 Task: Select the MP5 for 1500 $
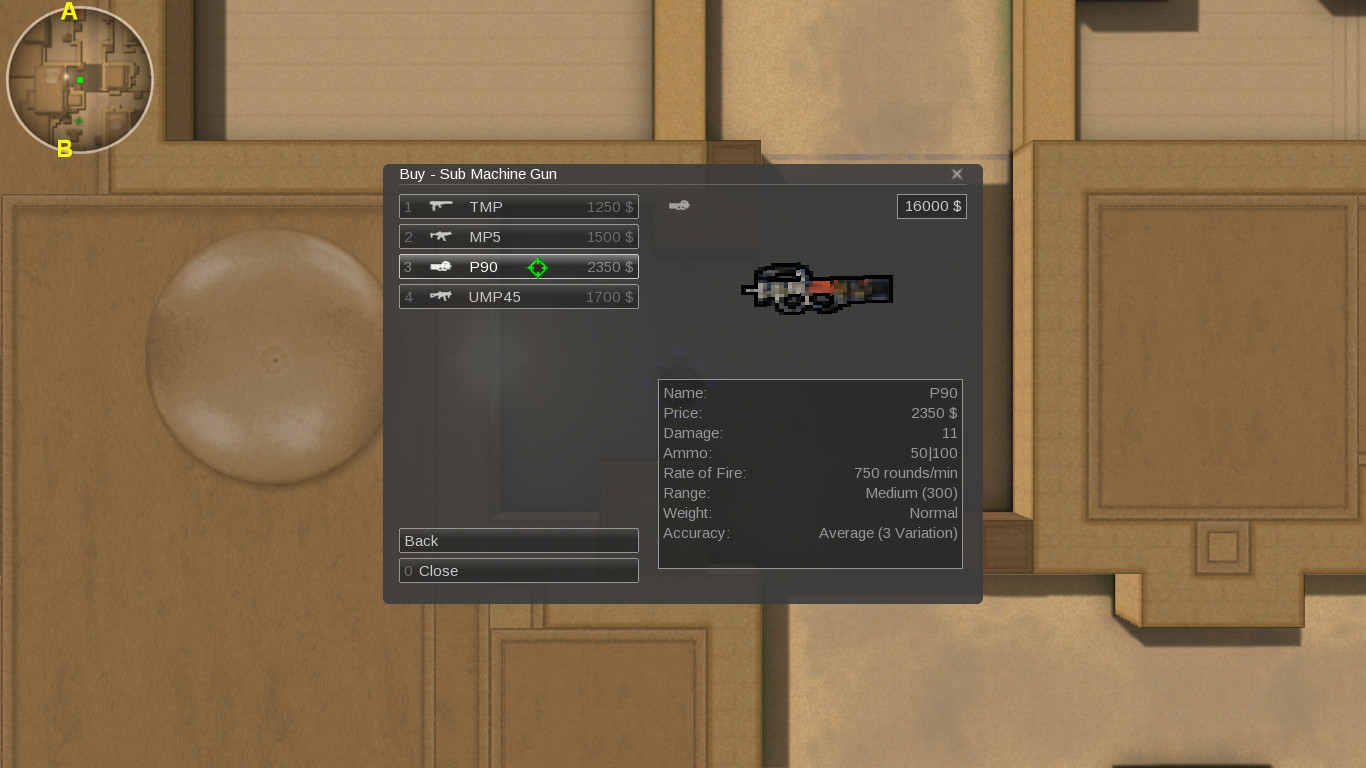(518, 236)
